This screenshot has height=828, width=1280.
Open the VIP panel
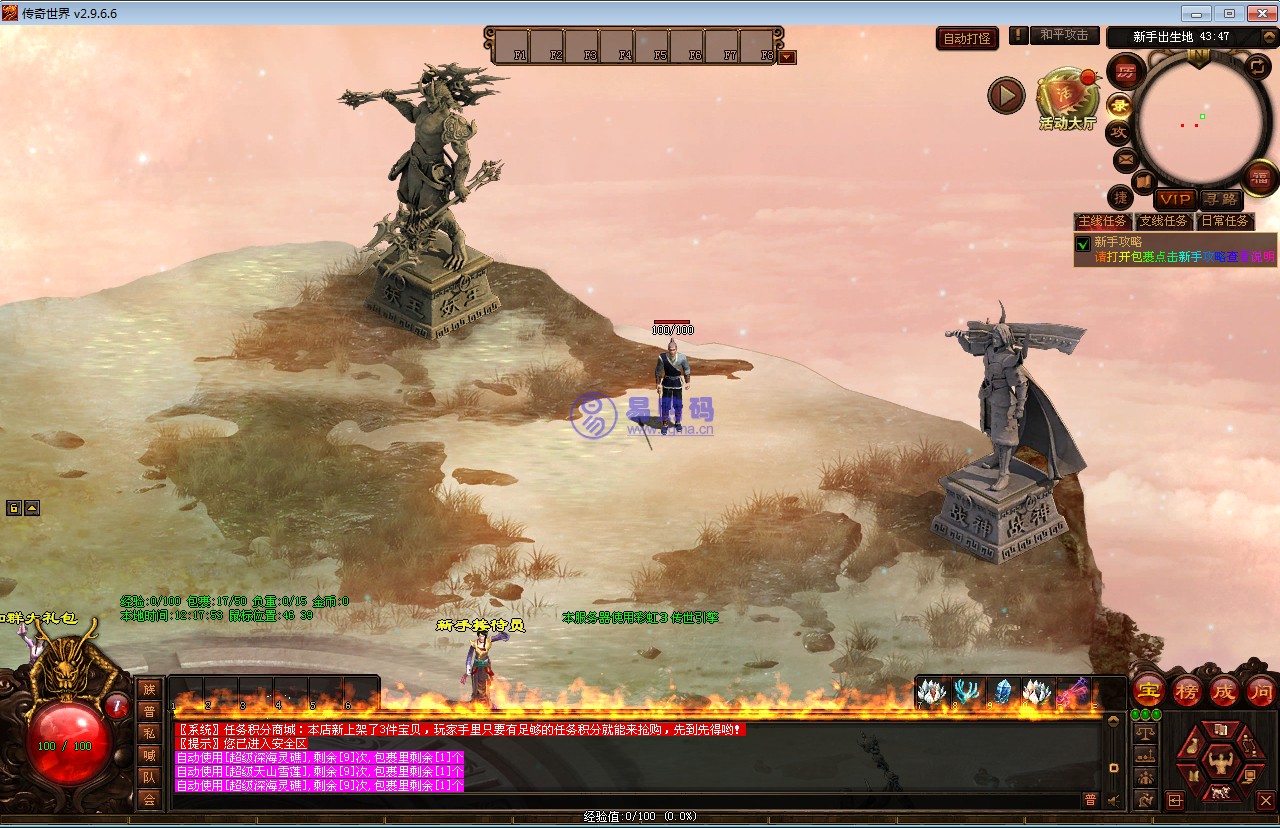tap(1175, 200)
